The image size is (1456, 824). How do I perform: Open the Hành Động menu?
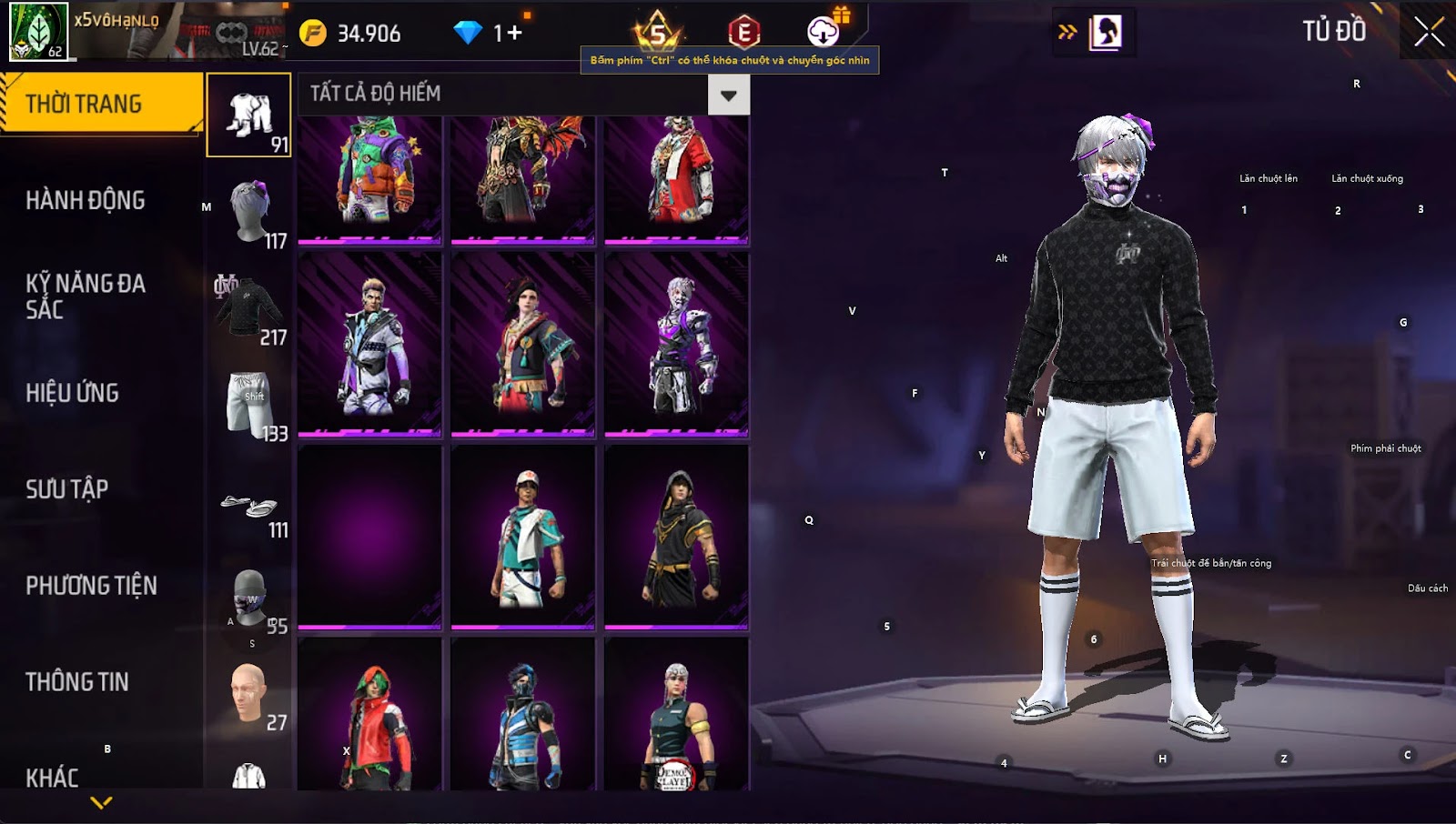(x=86, y=200)
